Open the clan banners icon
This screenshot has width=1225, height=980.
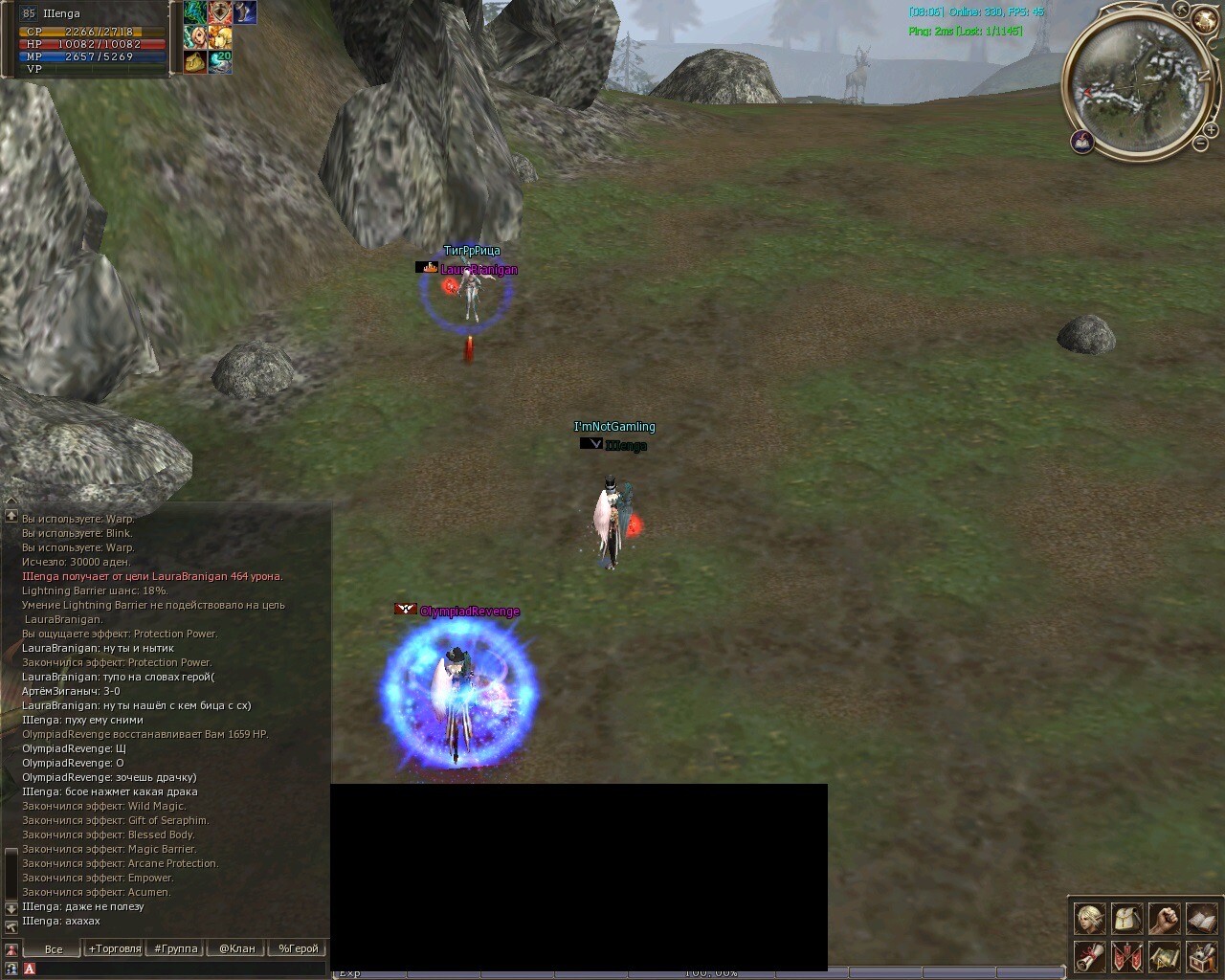pos(1126,956)
